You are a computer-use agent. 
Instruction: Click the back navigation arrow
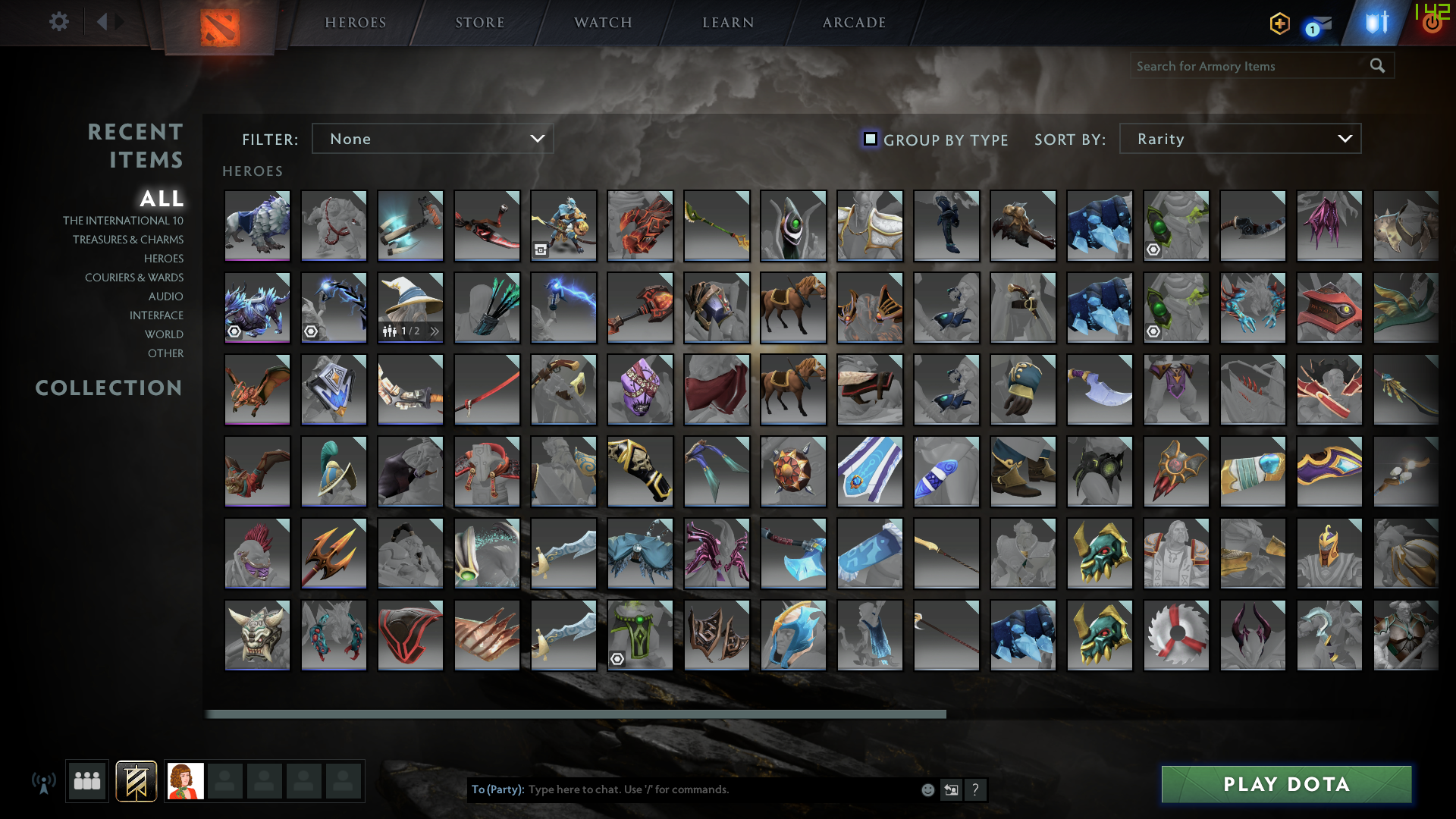tap(103, 22)
